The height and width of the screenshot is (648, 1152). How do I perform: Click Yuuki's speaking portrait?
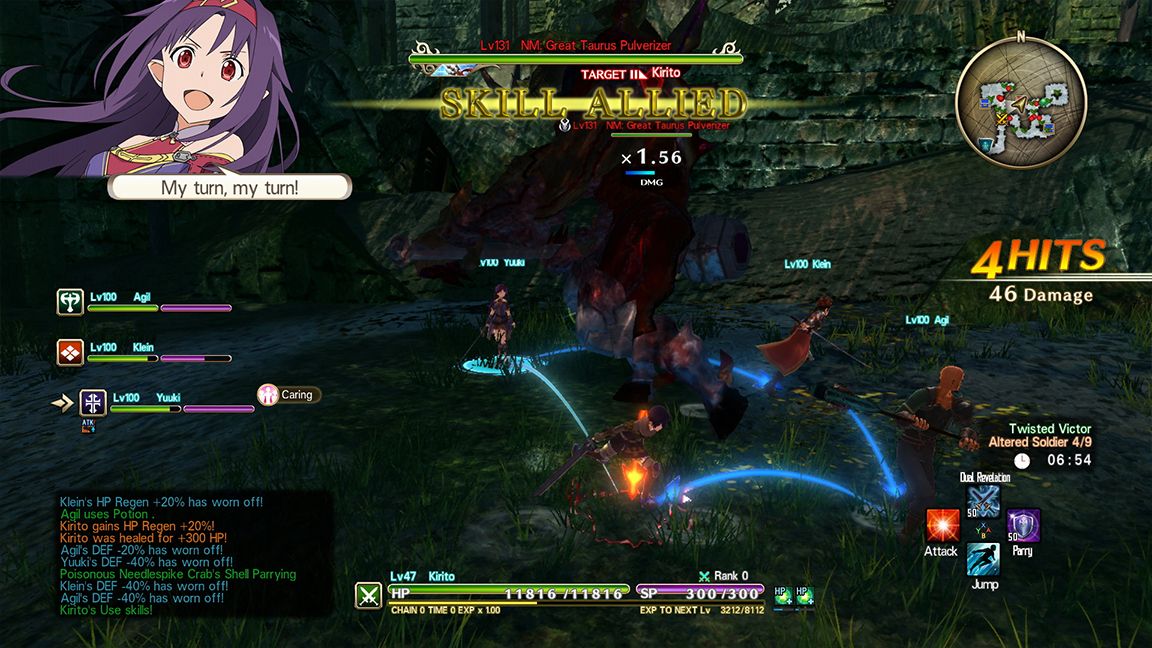(x=150, y=85)
